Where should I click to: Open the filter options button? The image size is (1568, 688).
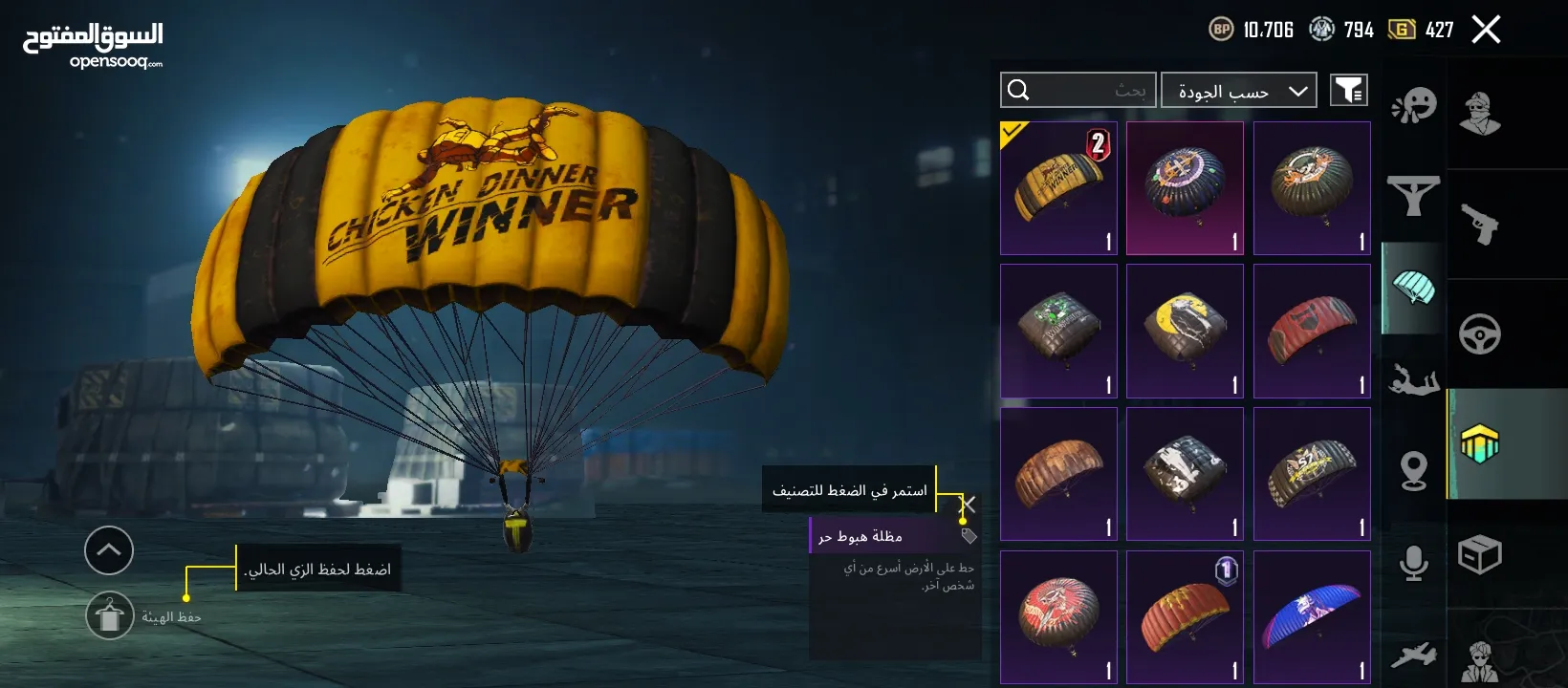point(1348,90)
